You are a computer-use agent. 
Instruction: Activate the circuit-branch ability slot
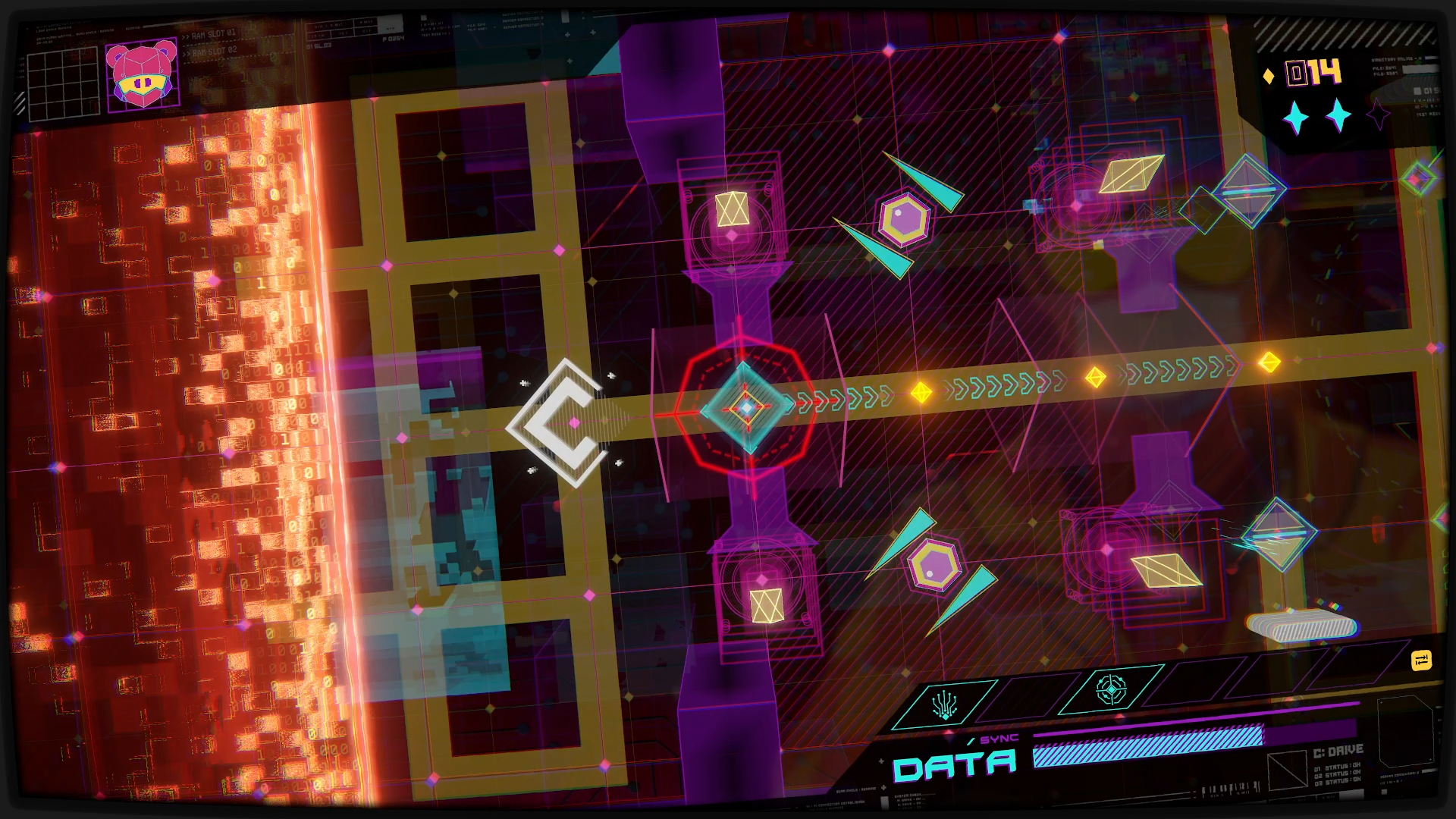pyautogui.click(x=945, y=704)
